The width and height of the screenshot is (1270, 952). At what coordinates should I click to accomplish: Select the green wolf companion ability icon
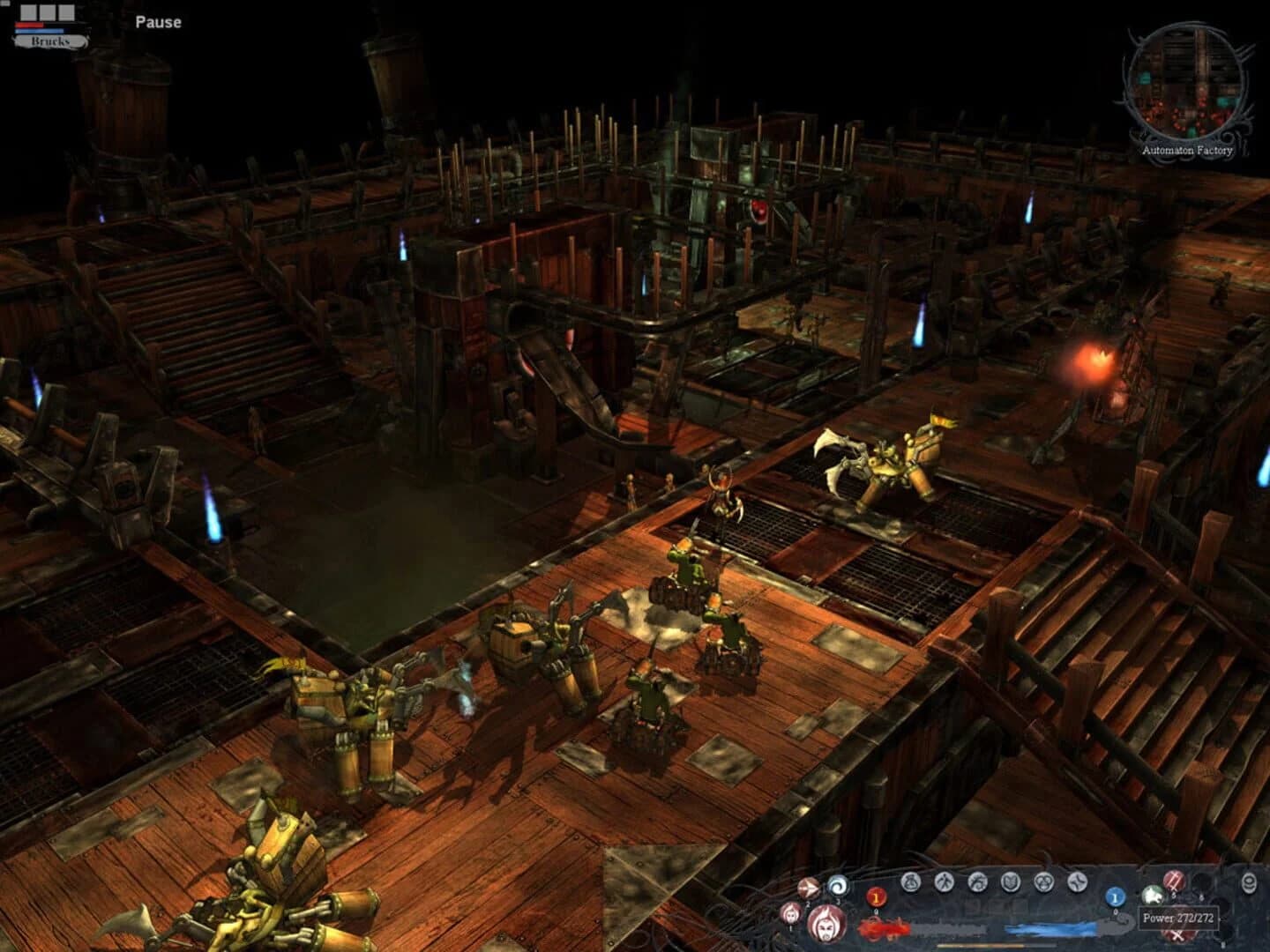[1152, 896]
